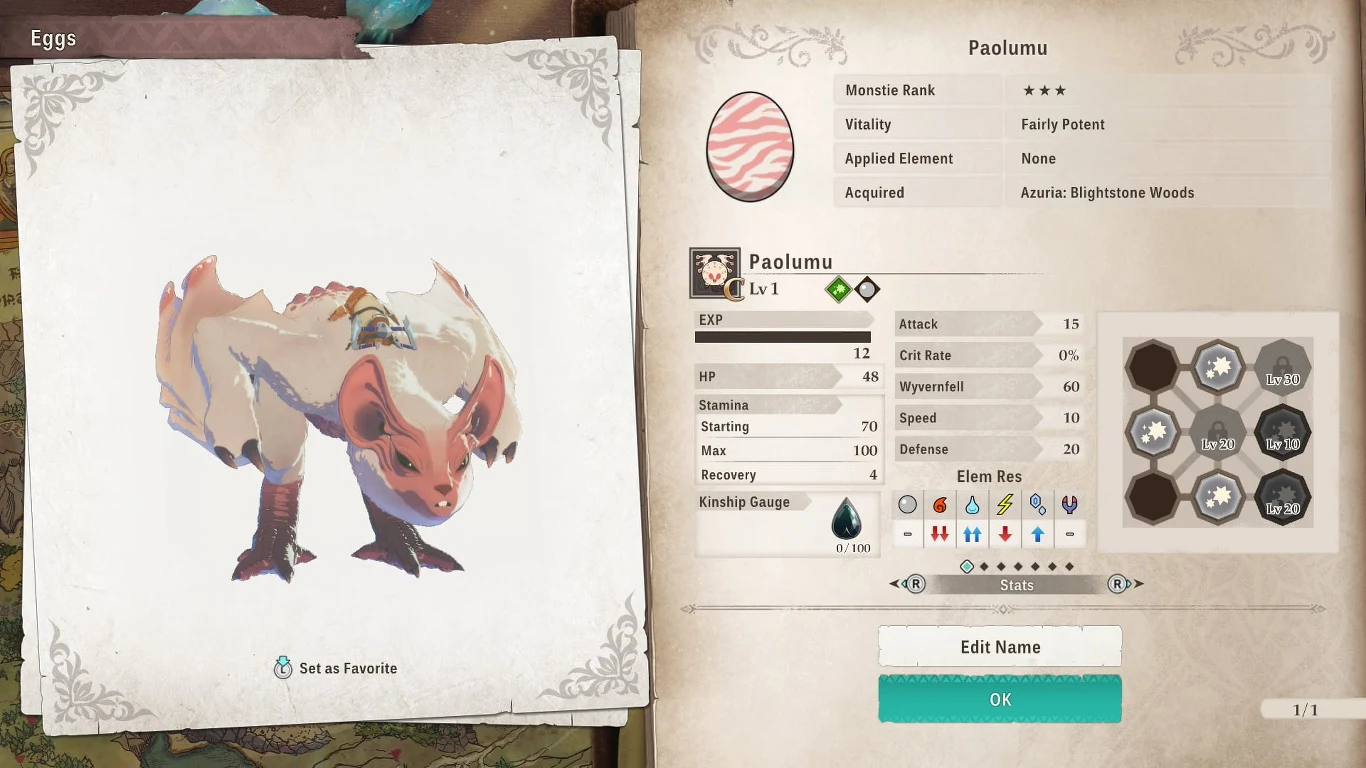The width and height of the screenshot is (1366, 768).
Task: Confirm with the OK button
Action: [1000, 699]
